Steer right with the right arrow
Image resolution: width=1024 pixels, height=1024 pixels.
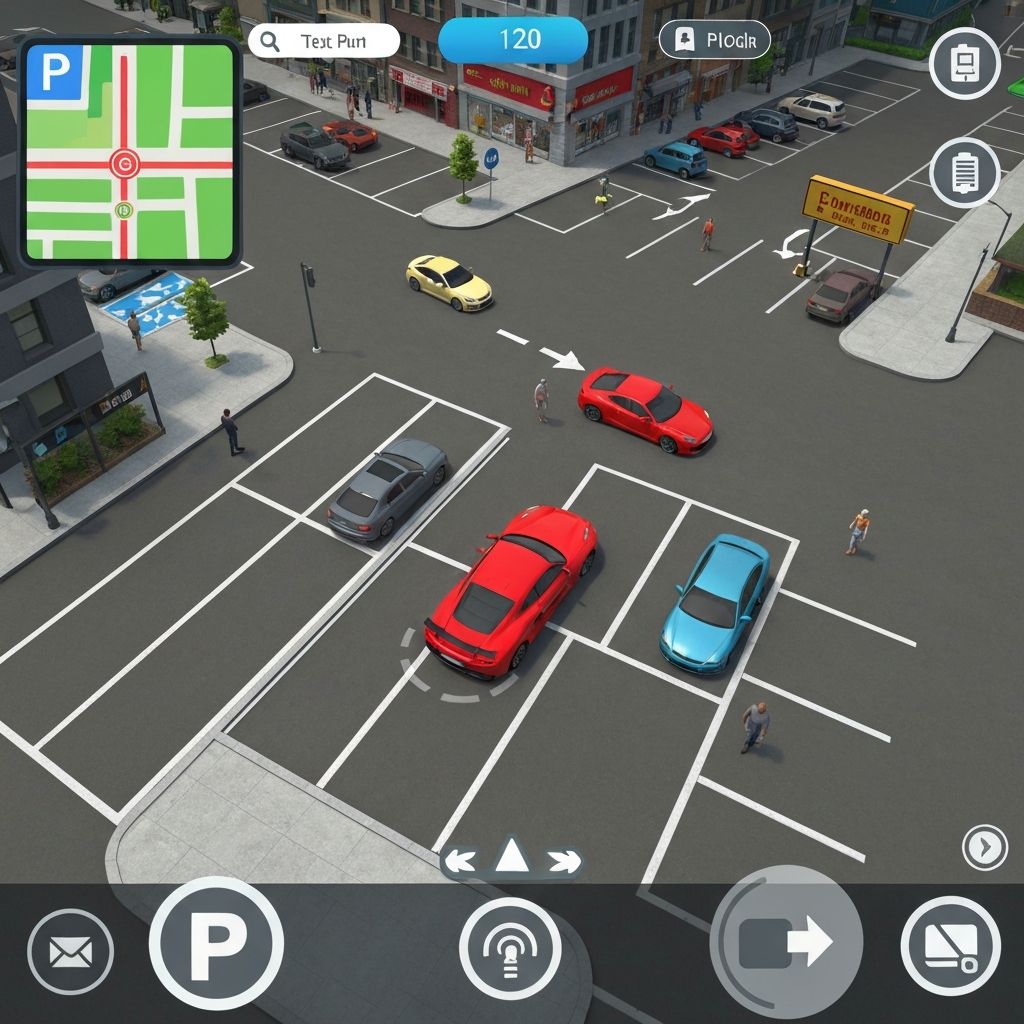(563, 859)
